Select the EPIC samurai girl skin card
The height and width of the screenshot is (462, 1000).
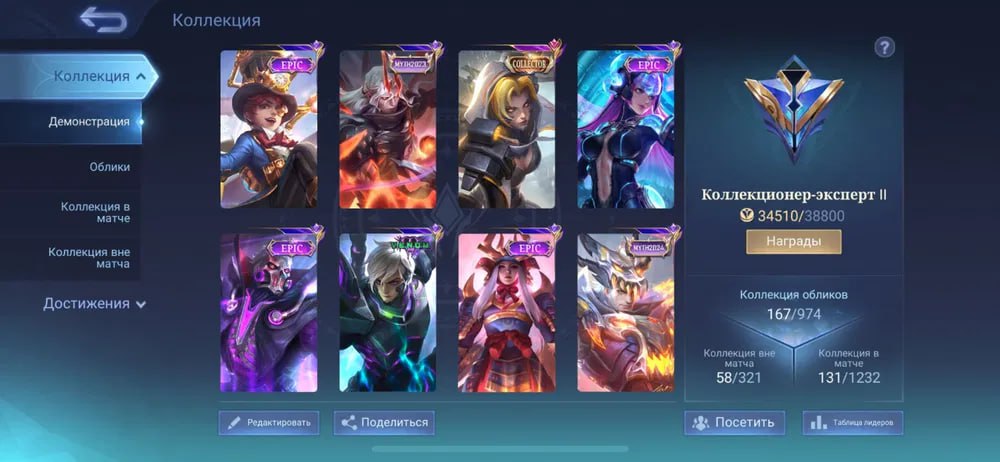(x=507, y=313)
